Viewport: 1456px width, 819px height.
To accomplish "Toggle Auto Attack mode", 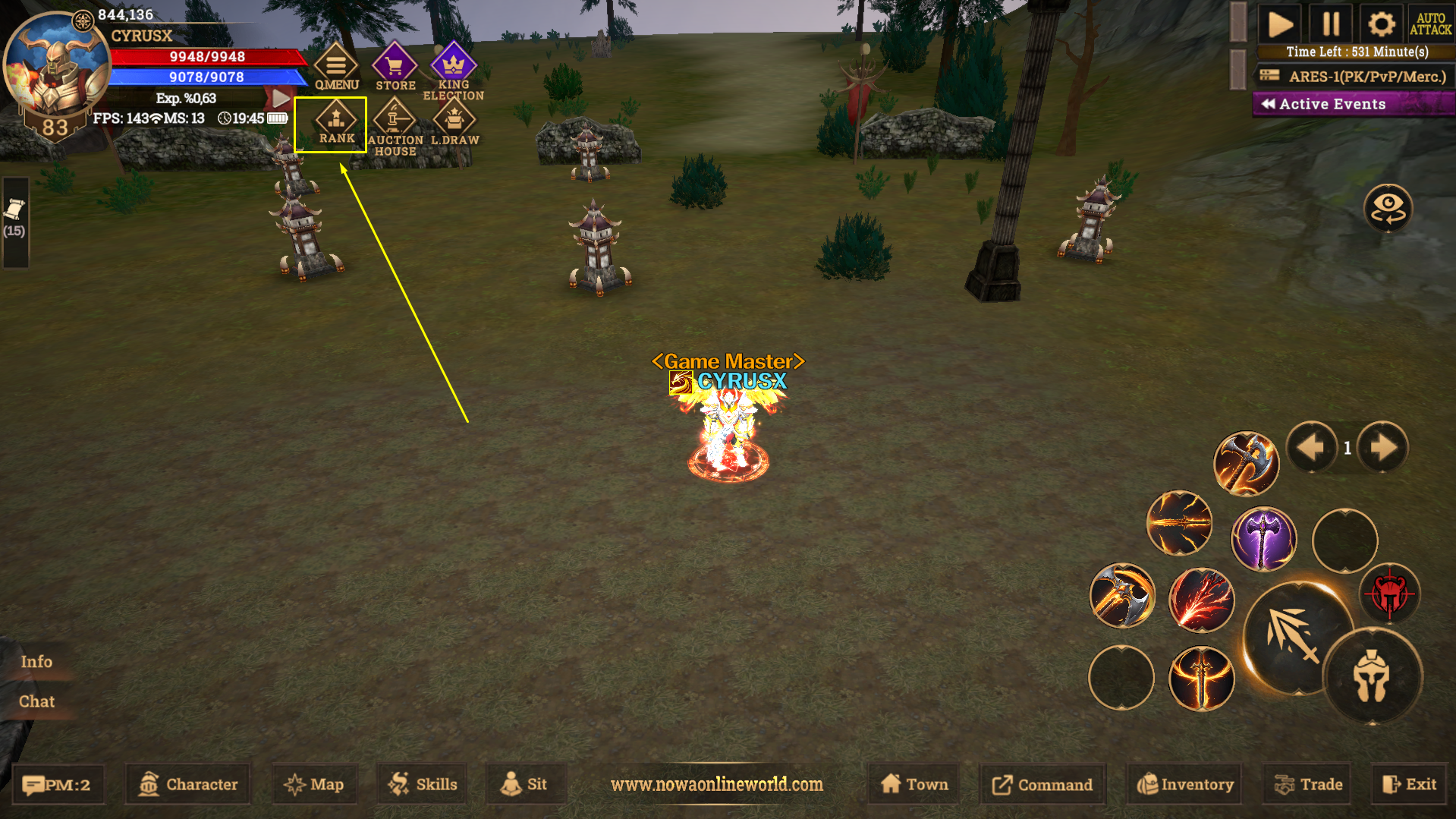I will pyautogui.click(x=1430, y=24).
